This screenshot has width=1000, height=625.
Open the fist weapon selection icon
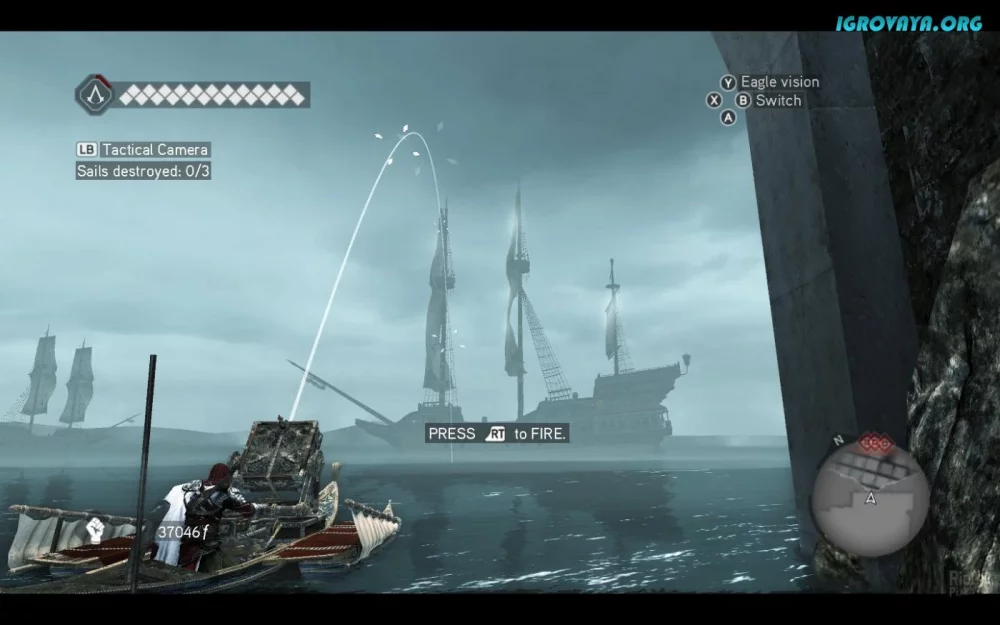96,530
